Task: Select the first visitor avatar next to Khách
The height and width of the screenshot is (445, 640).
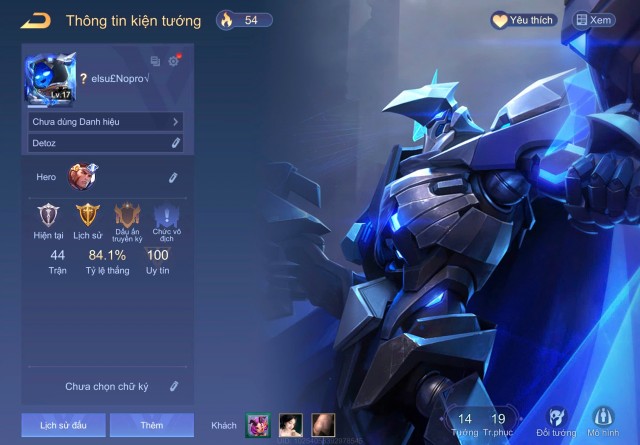Action: coord(258,425)
